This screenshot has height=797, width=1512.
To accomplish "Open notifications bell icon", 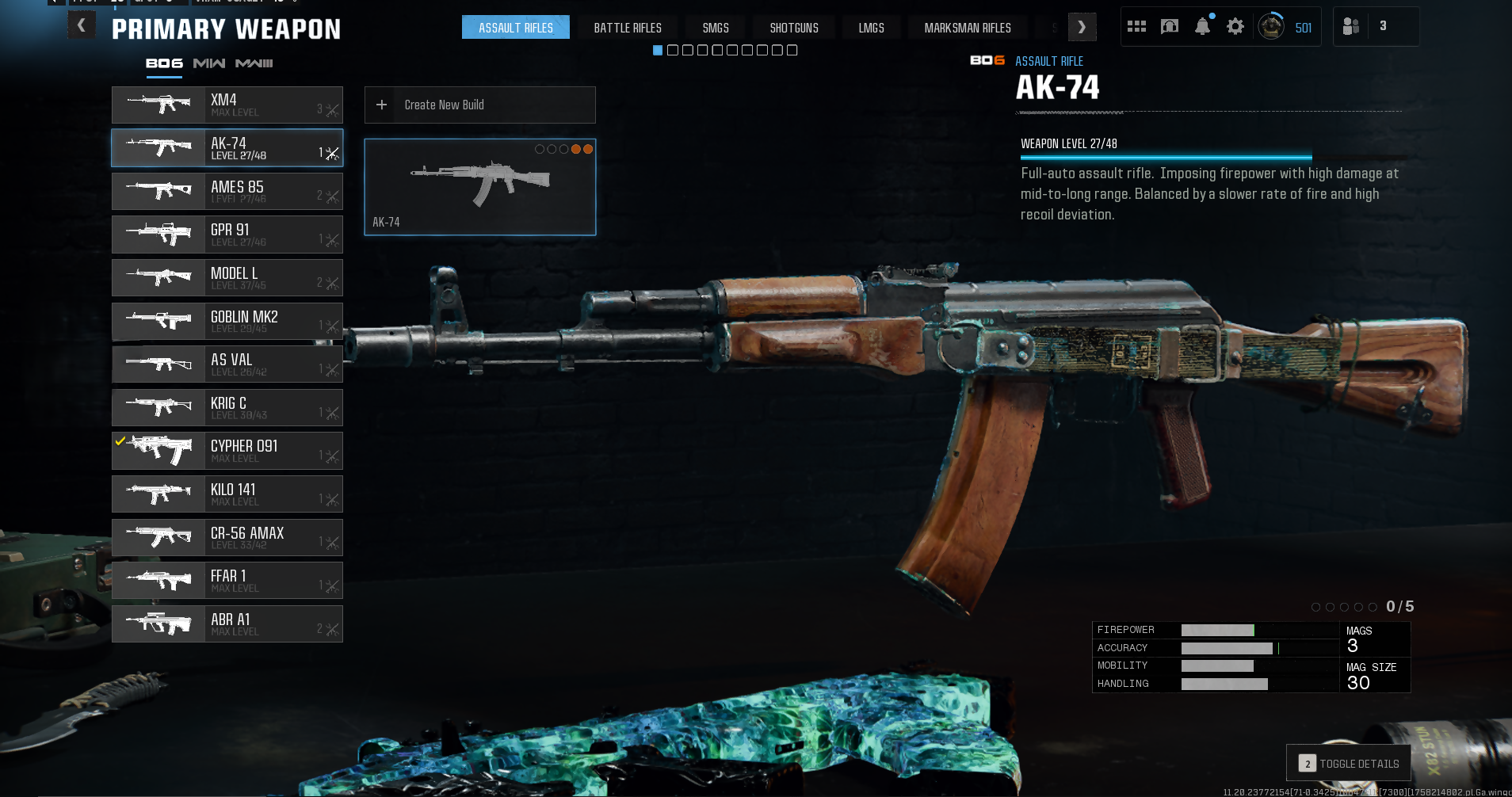I will [1202, 27].
